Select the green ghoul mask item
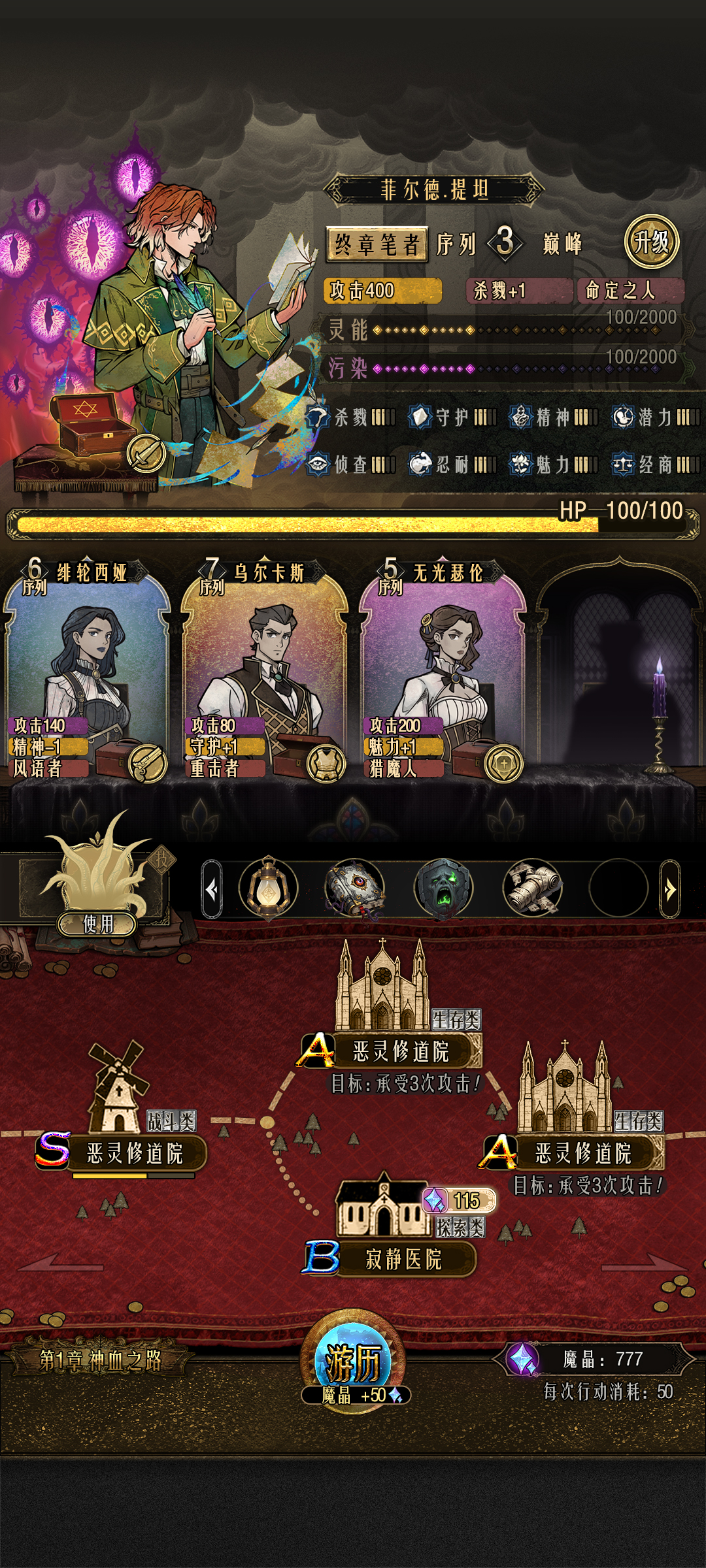The height and width of the screenshot is (1568, 706). pos(443,889)
